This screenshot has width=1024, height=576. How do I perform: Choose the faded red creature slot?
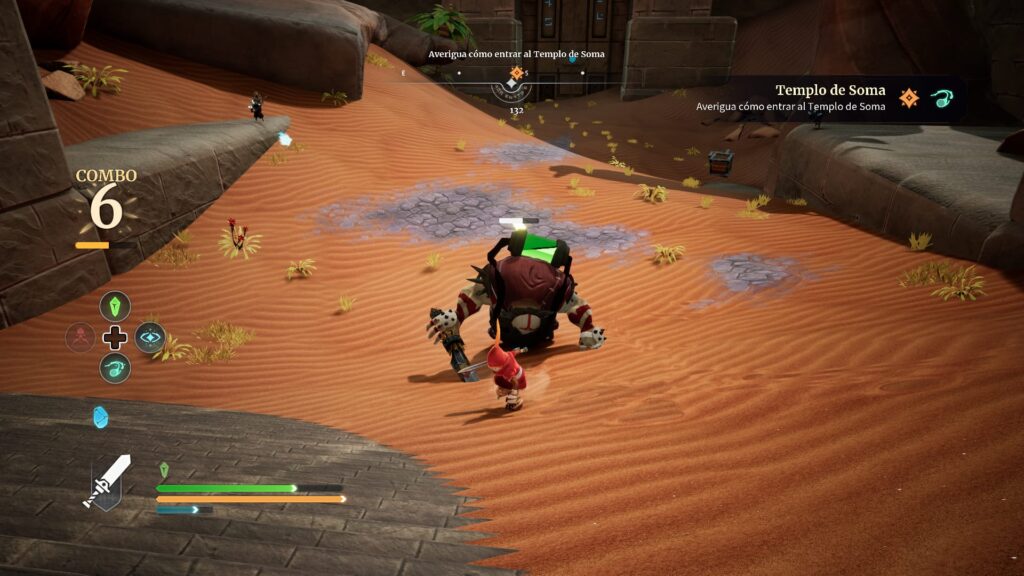click(80, 337)
